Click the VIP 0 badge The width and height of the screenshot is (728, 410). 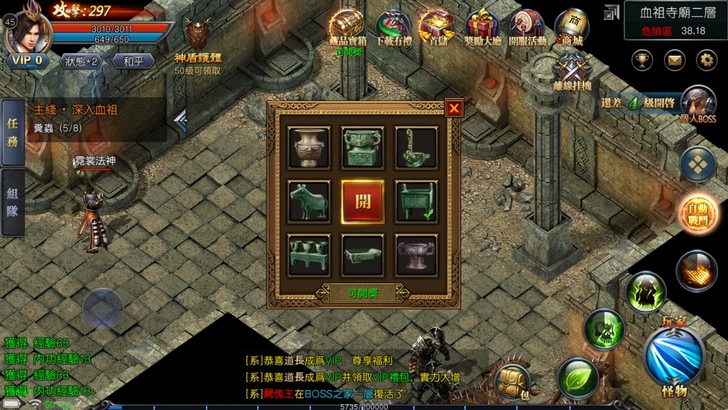click(27, 60)
